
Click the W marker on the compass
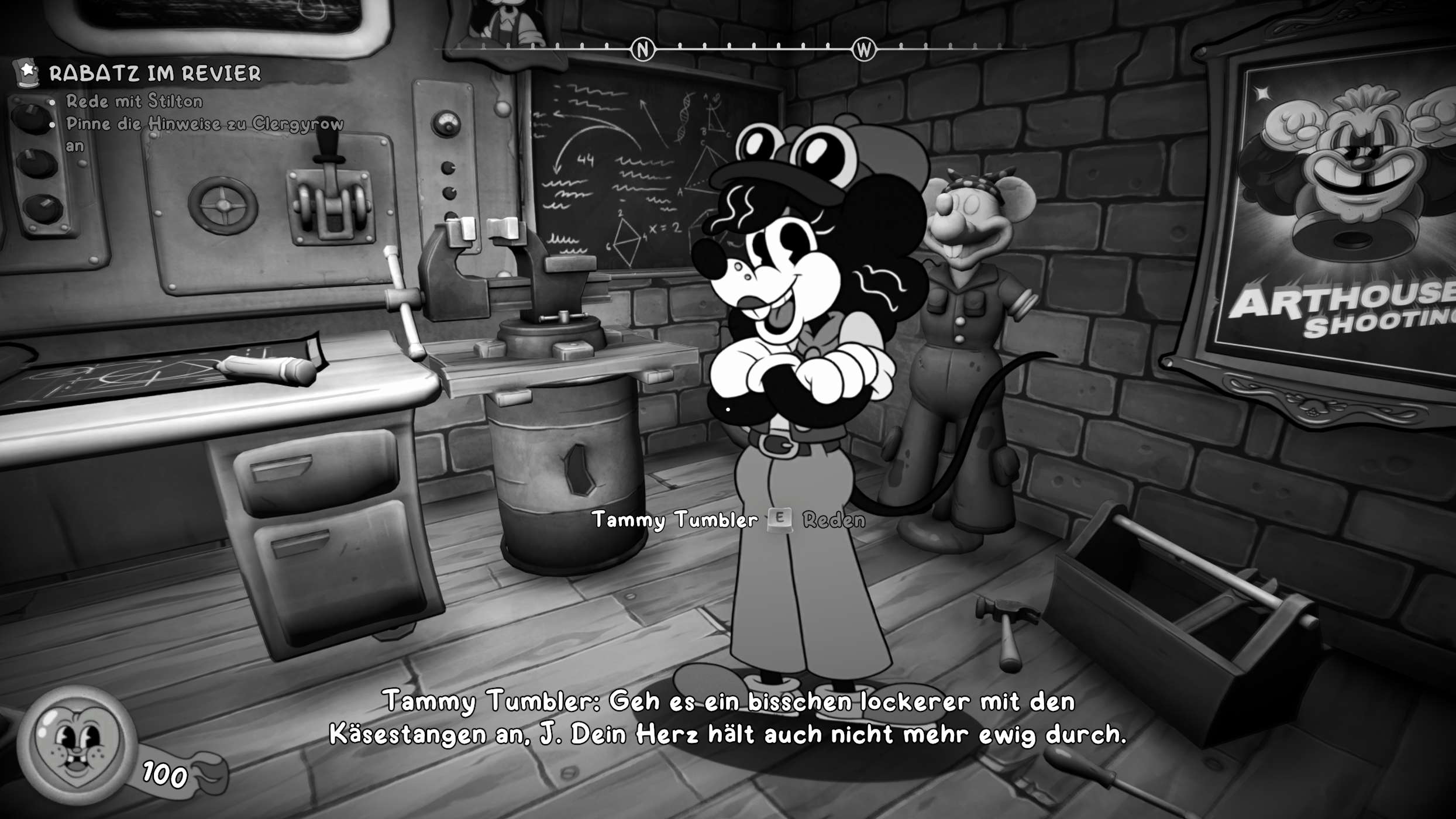(x=864, y=50)
